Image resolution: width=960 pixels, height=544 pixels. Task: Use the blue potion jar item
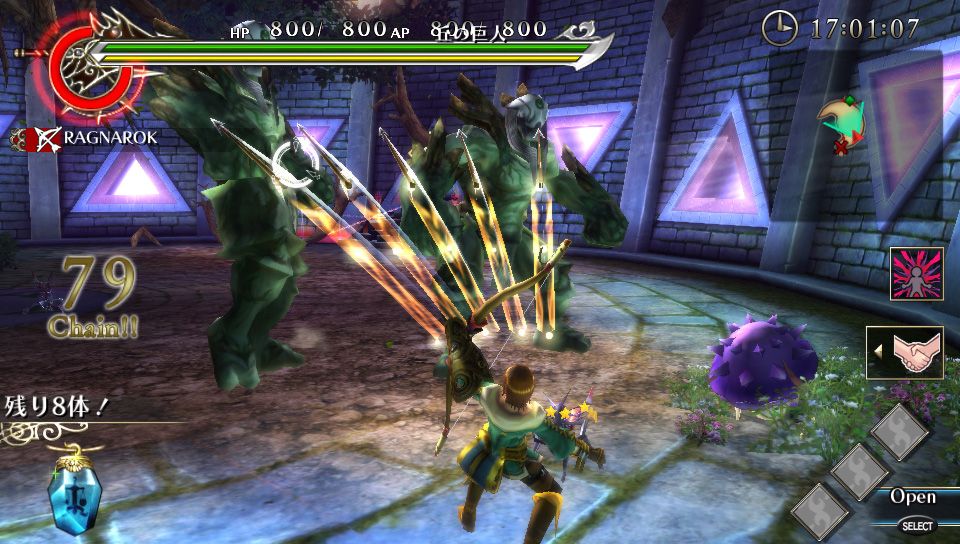tap(75, 493)
